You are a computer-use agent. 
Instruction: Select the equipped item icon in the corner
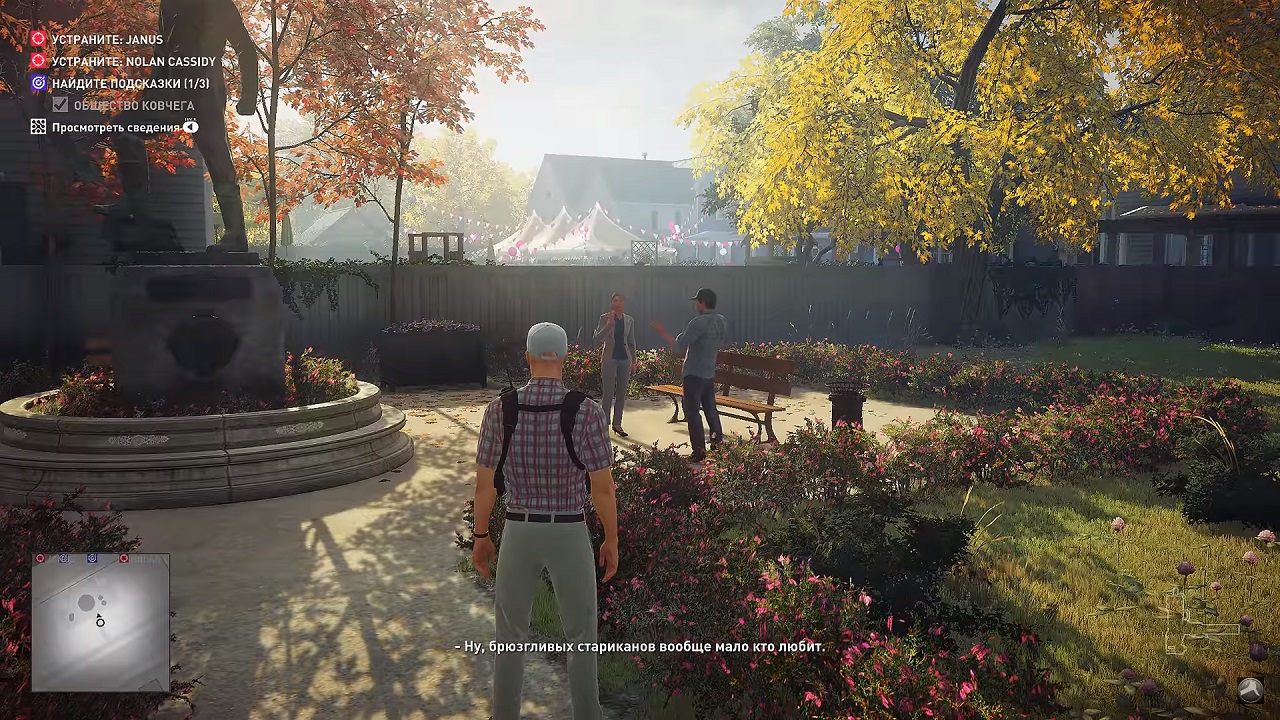(1249, 690)
